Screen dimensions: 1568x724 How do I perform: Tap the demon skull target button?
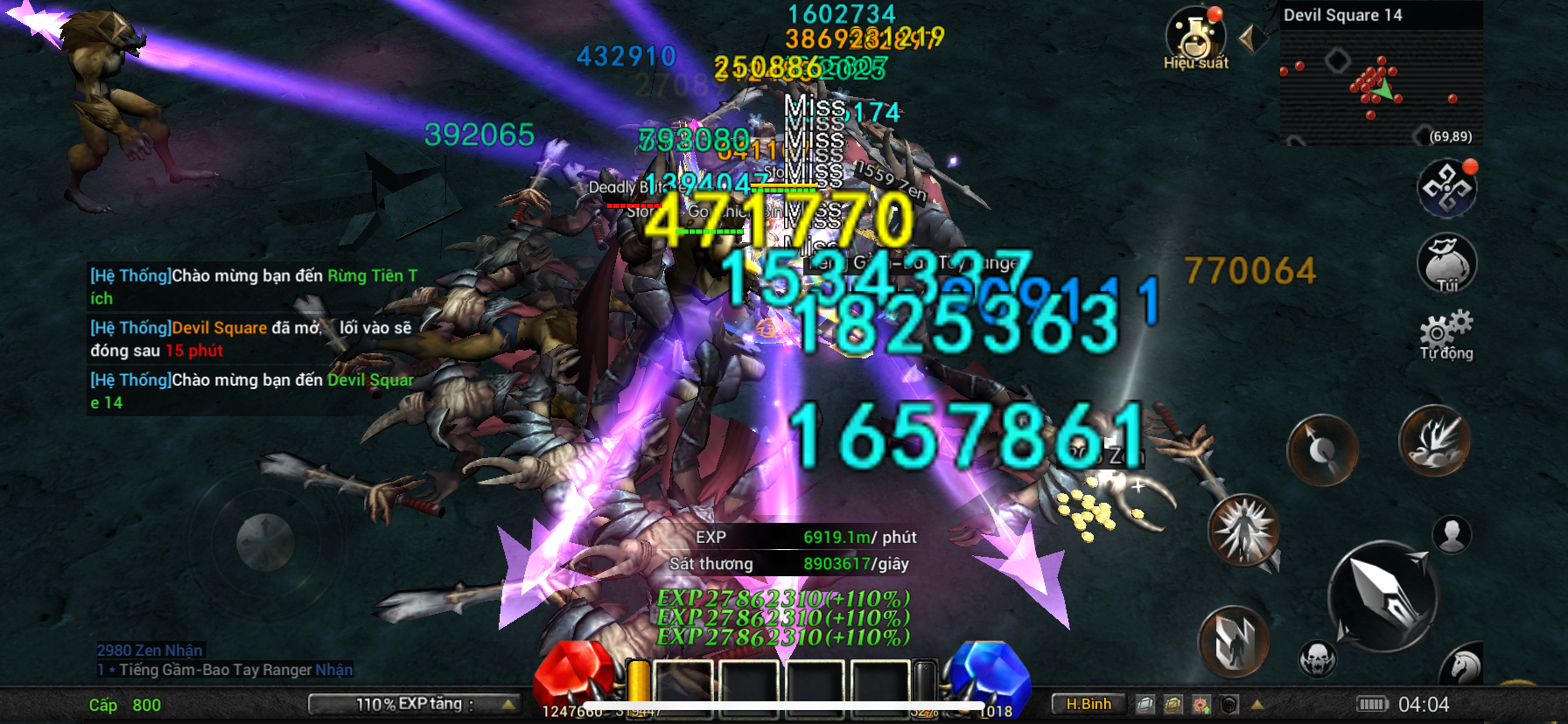[1317, 658]
